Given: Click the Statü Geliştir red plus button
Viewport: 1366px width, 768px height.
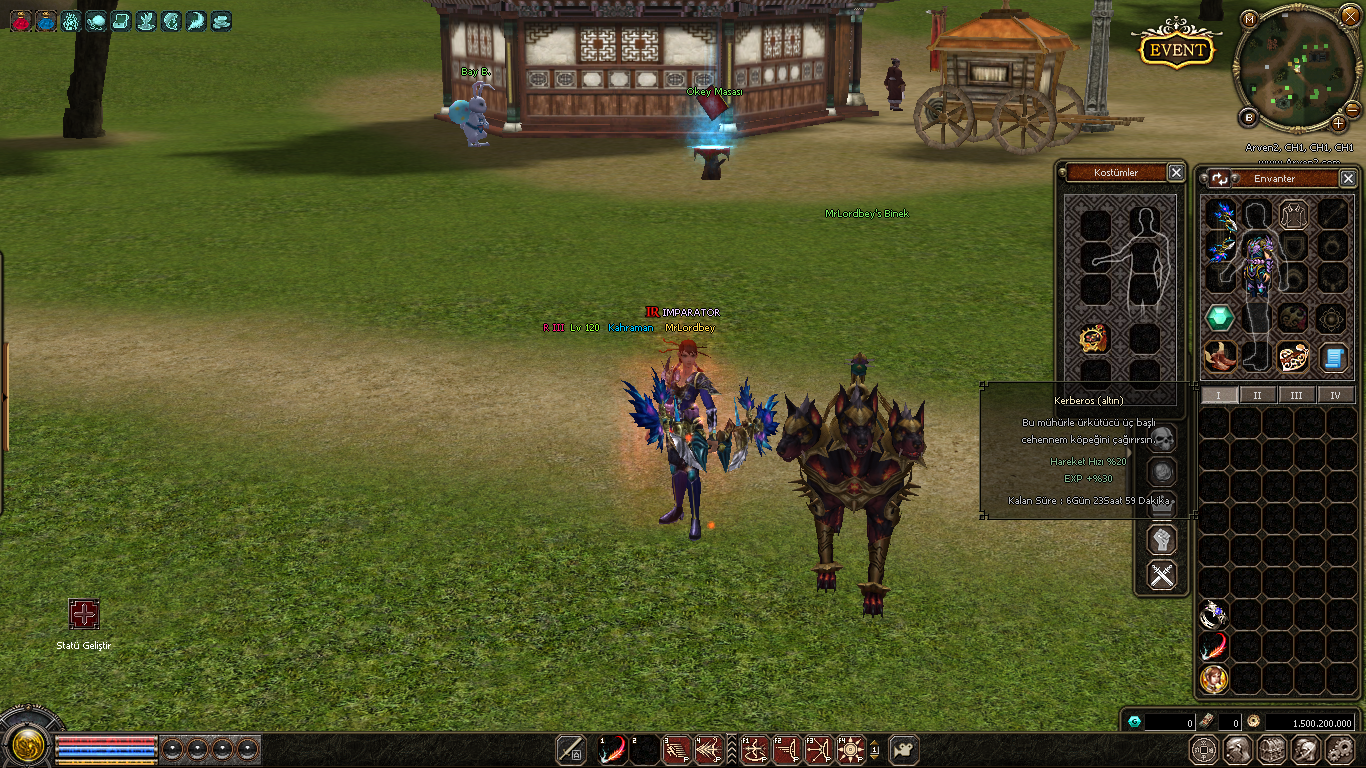Looking at the screenshot, I should tap(84, 614).
